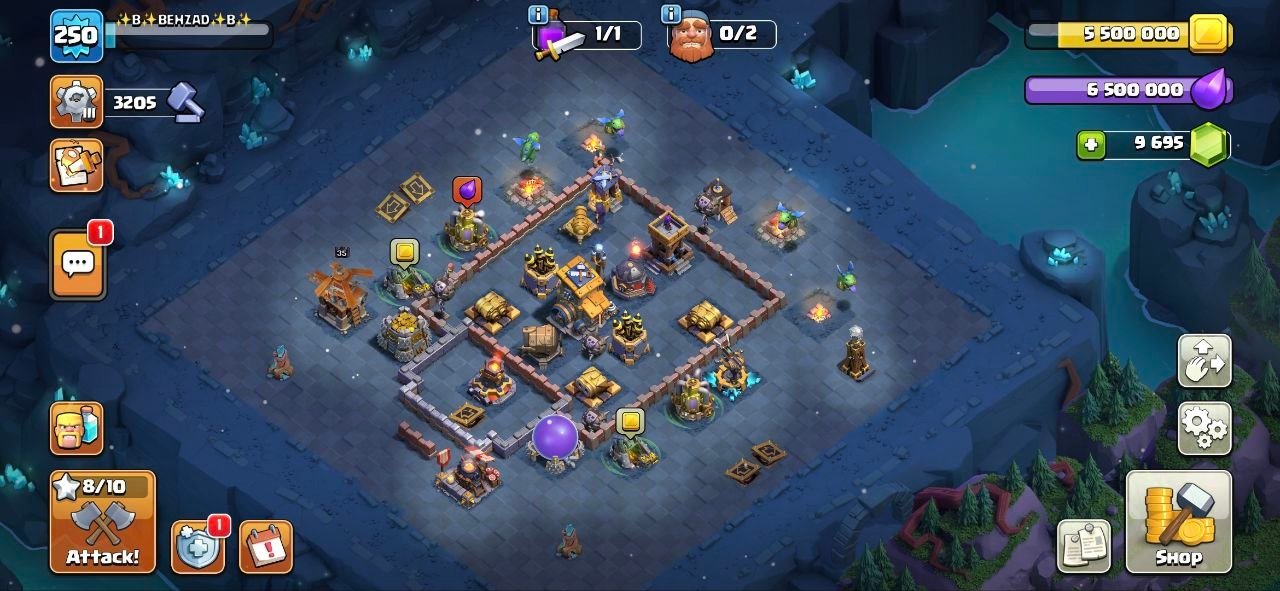Open the barbarian and potion army icon
This screenshot has width=1280, height=591.
pos(77,428)
